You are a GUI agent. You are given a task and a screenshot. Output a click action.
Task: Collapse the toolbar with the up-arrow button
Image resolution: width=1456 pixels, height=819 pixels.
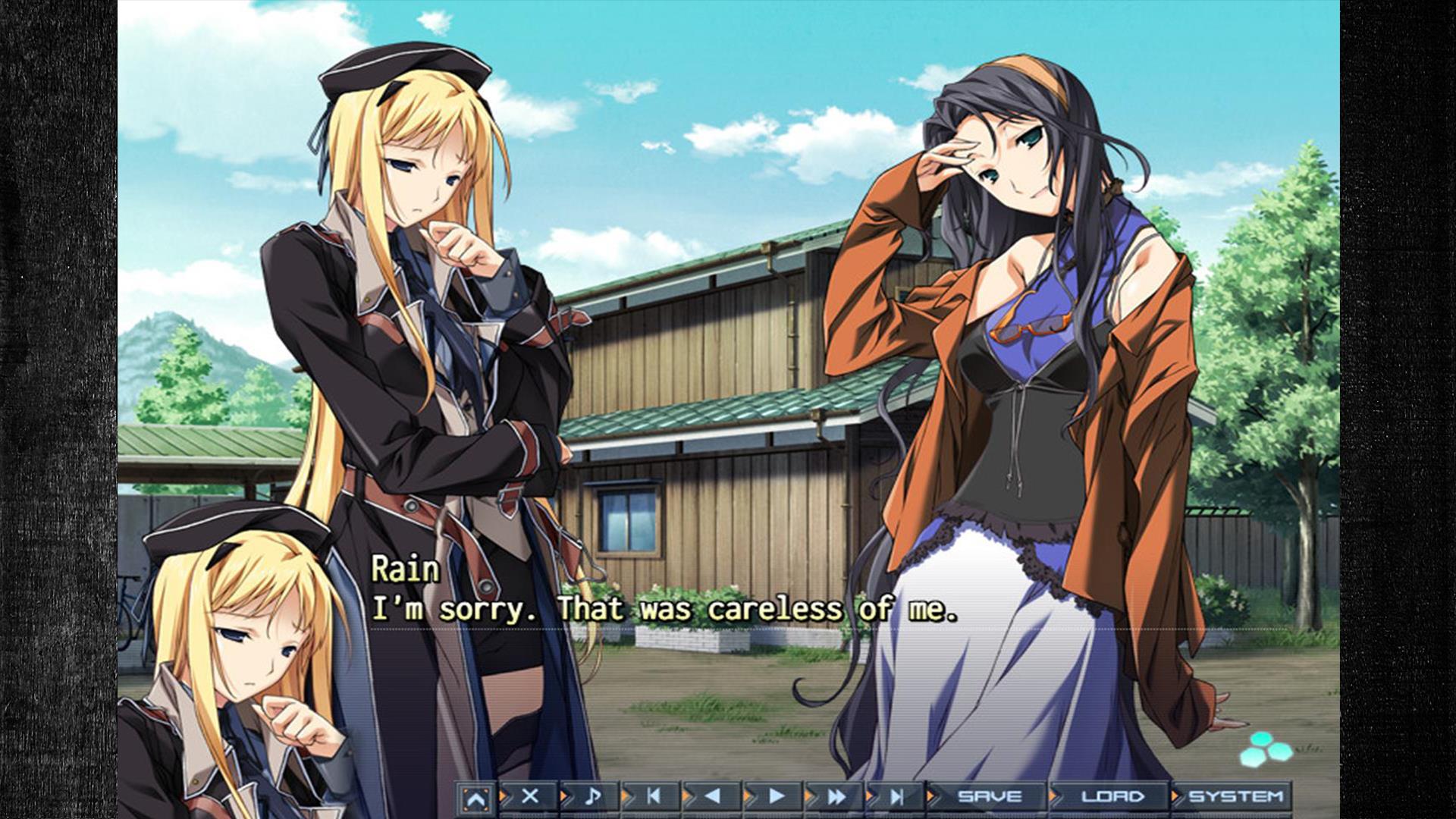[475, 798]
